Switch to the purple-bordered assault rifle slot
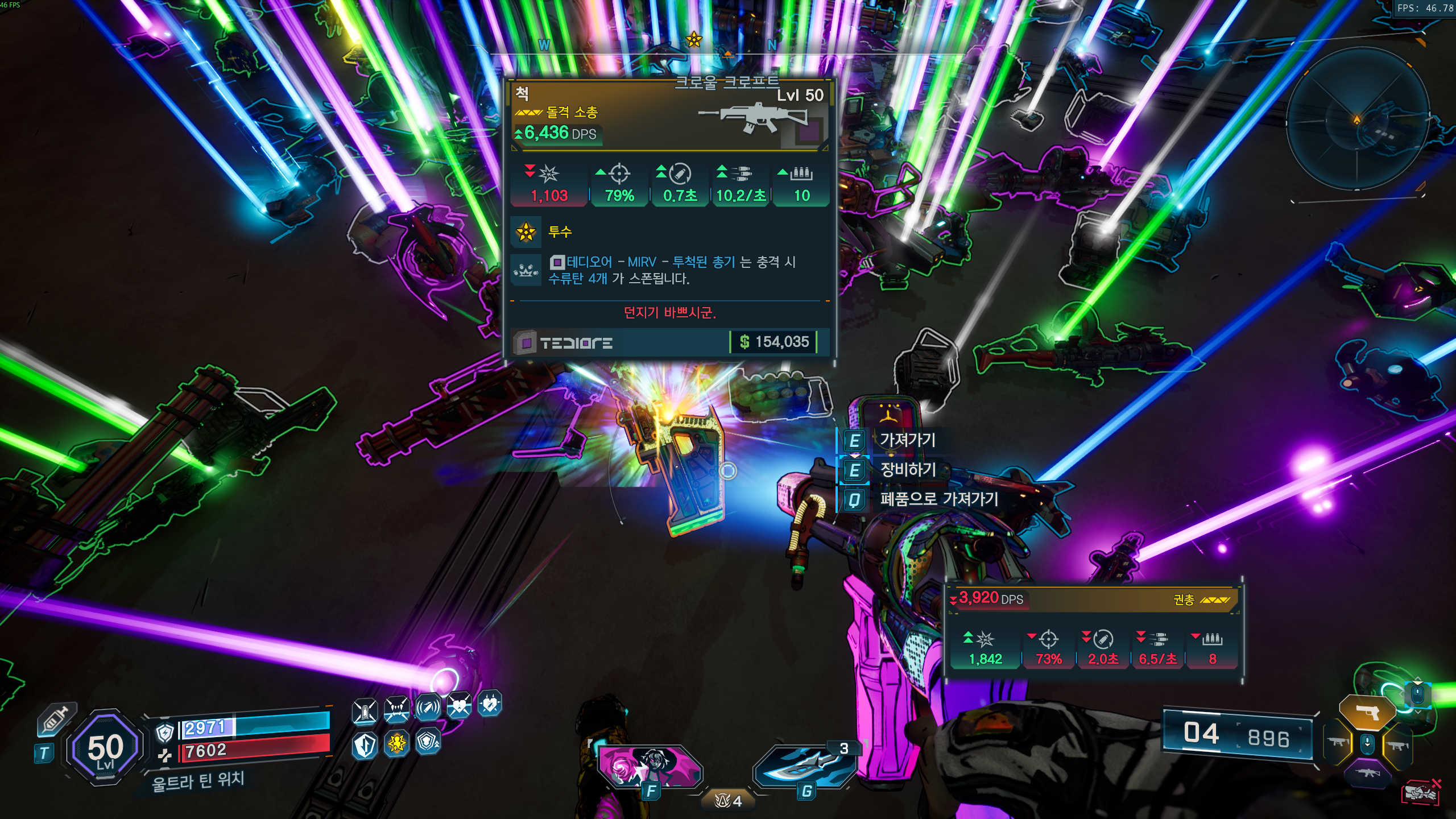This screenshot has height=819, width=1456. 1368,772
